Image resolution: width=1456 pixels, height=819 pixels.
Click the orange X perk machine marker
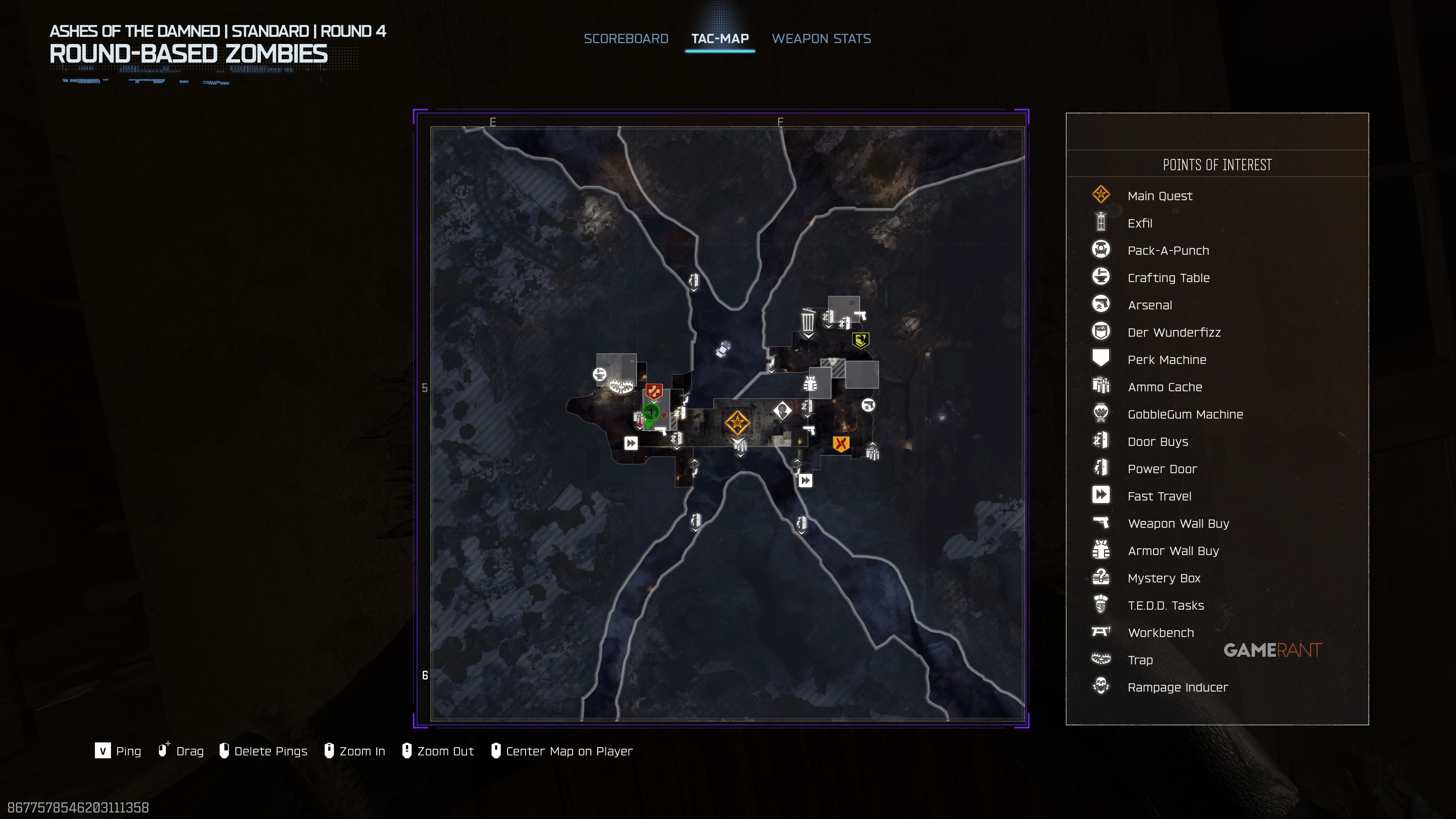point(841,444)
